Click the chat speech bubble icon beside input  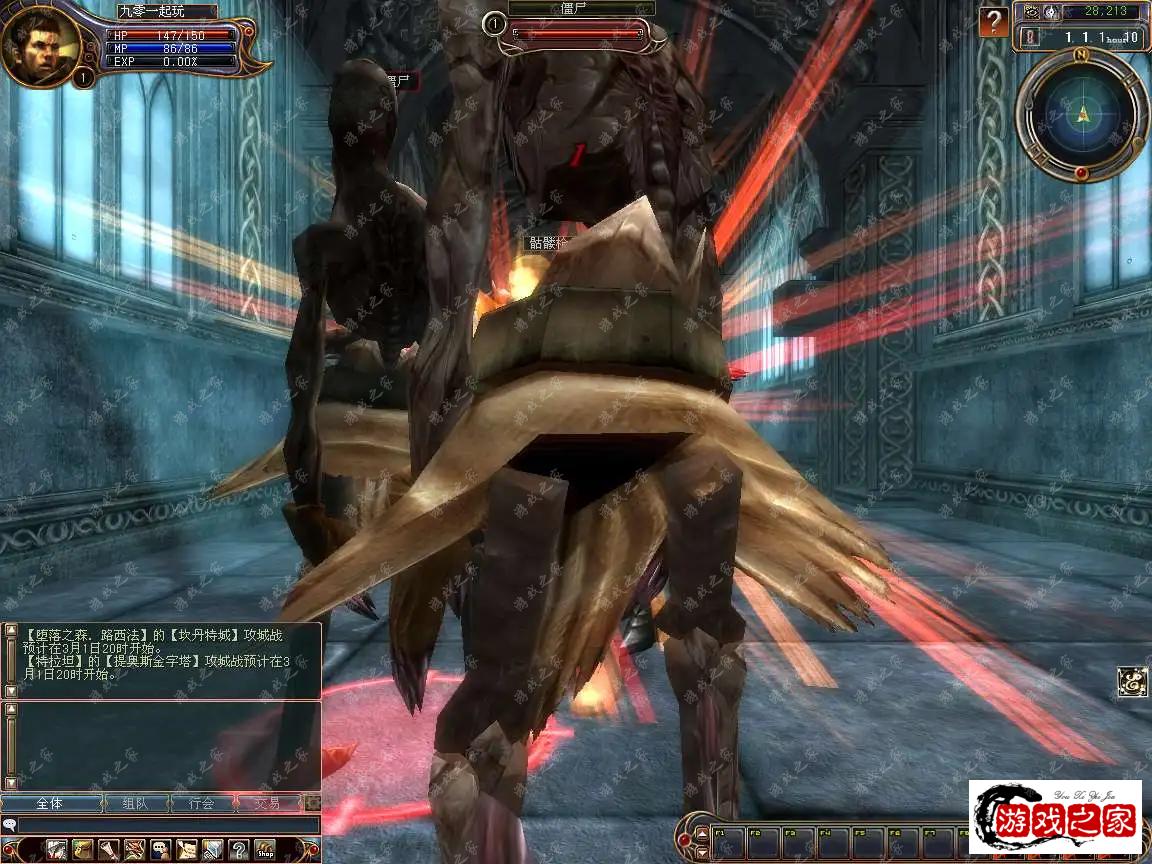tap(10, 825)
